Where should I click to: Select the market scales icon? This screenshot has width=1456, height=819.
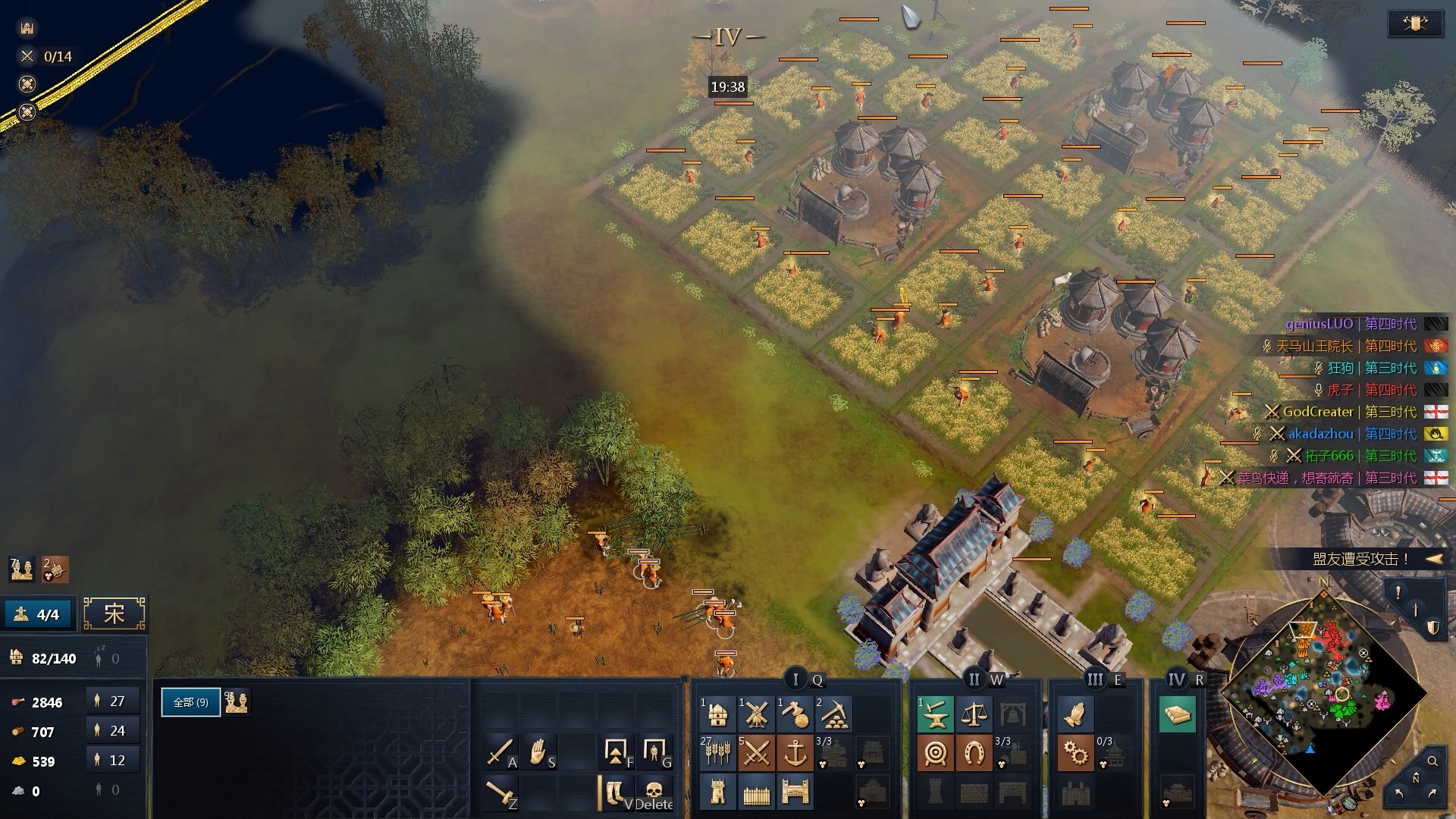[x=974, y=714]
